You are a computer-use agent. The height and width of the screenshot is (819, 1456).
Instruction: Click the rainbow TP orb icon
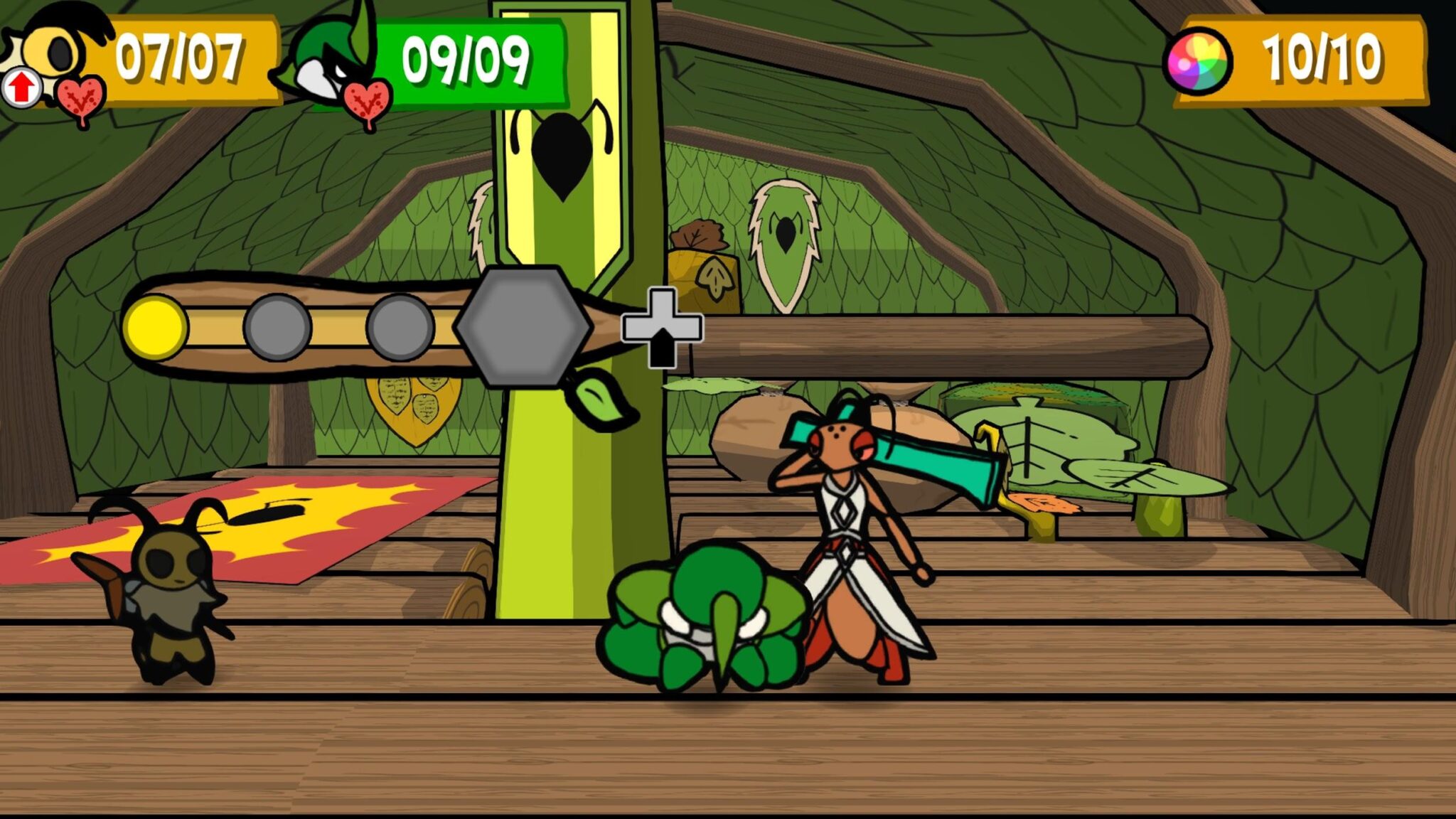point(1199,61)
